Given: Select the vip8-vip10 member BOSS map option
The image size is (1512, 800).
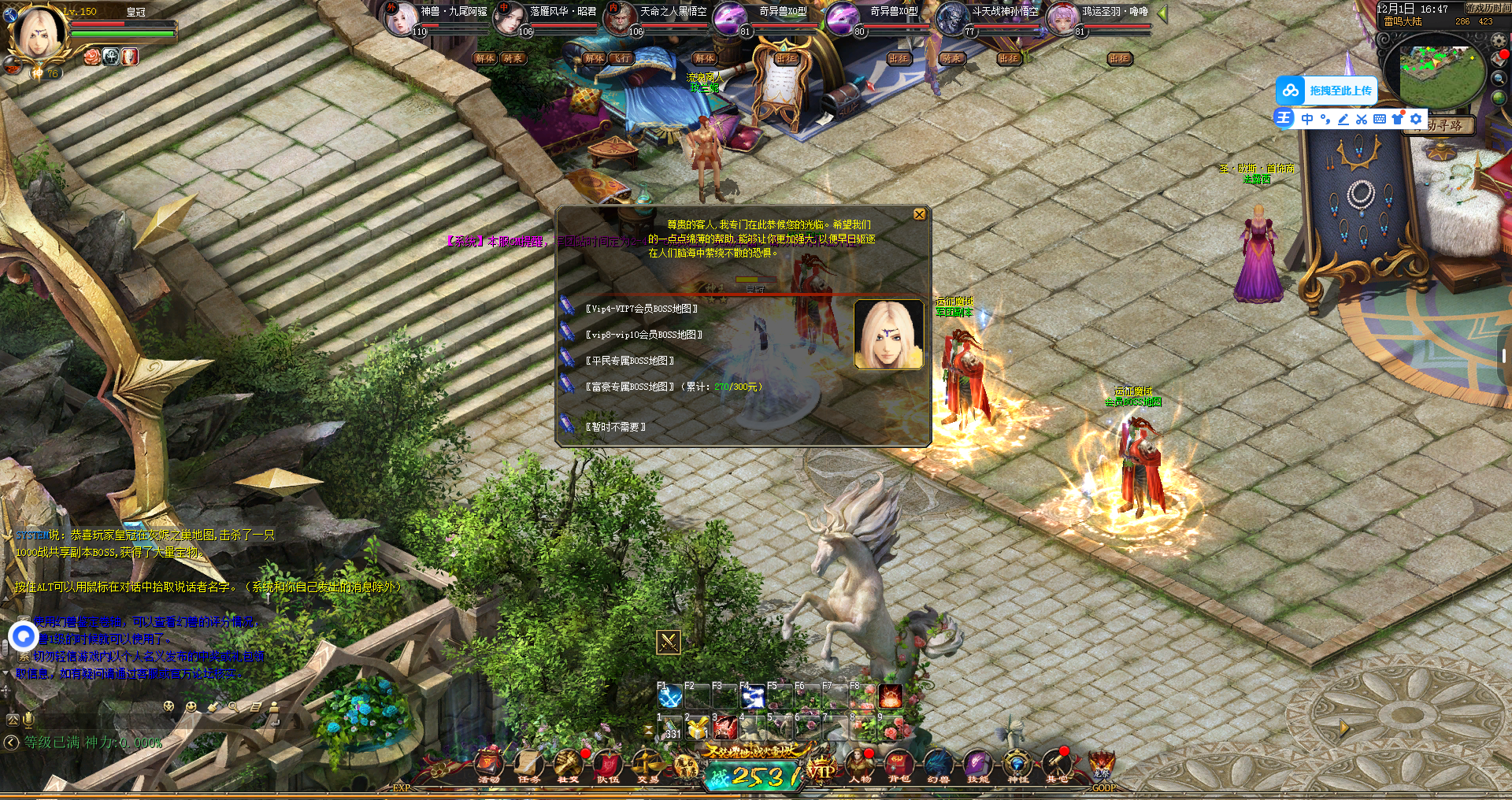Looking at the screenshot, I should coord(643,335).
